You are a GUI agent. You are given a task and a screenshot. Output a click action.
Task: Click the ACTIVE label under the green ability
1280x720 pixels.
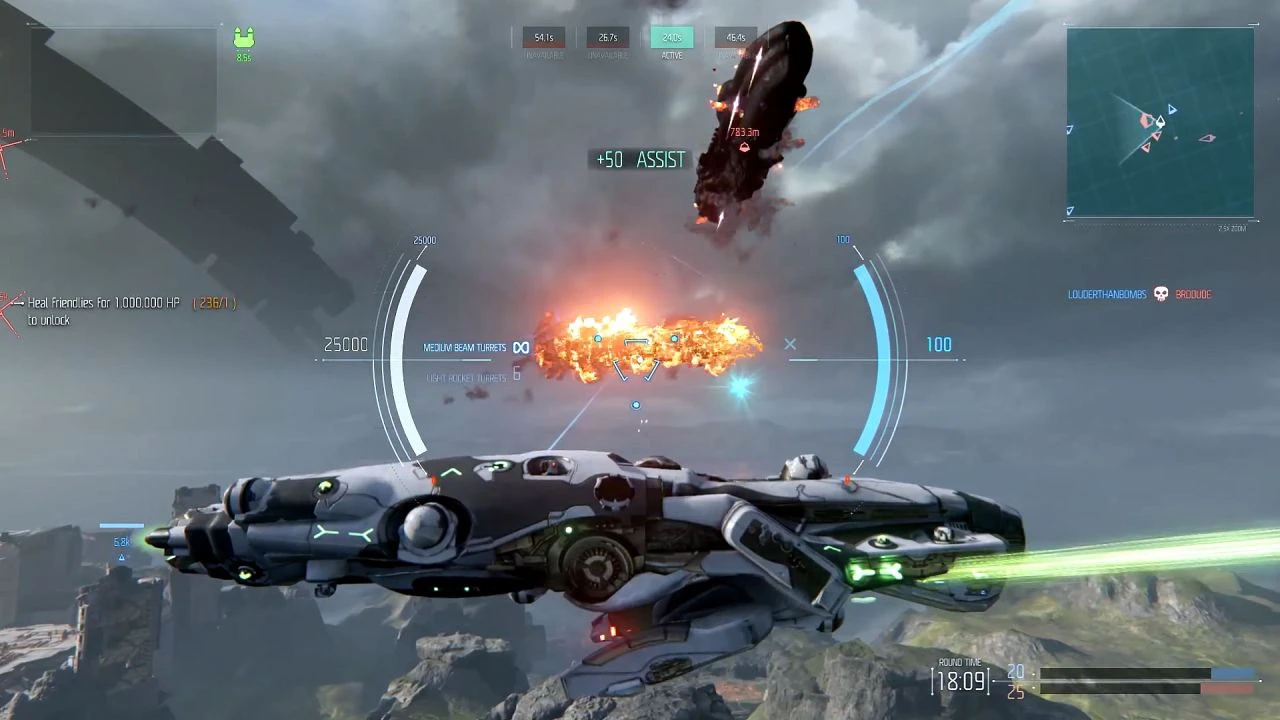(672, 54)
